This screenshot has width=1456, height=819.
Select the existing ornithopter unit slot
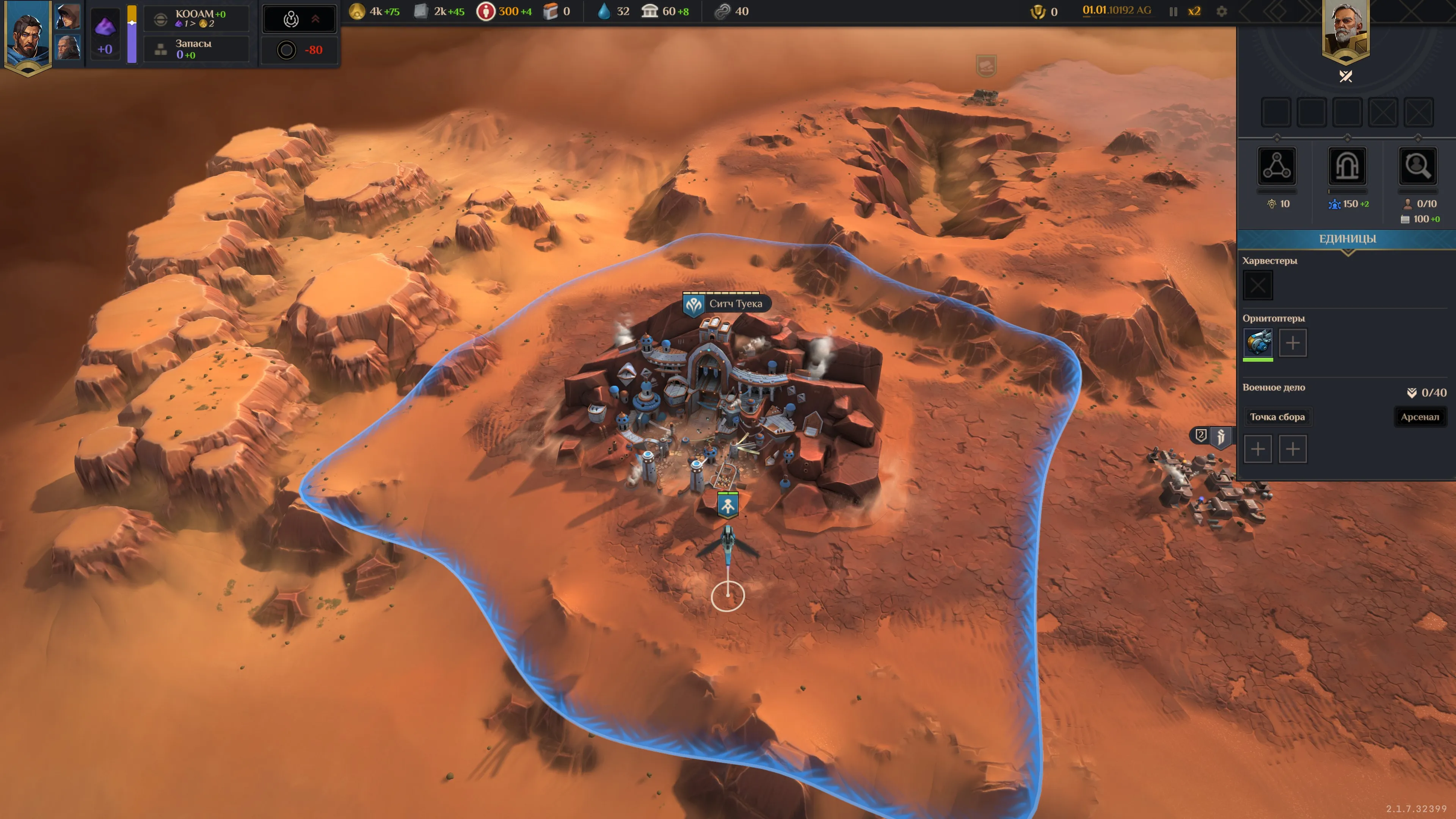pos(1258,342)
